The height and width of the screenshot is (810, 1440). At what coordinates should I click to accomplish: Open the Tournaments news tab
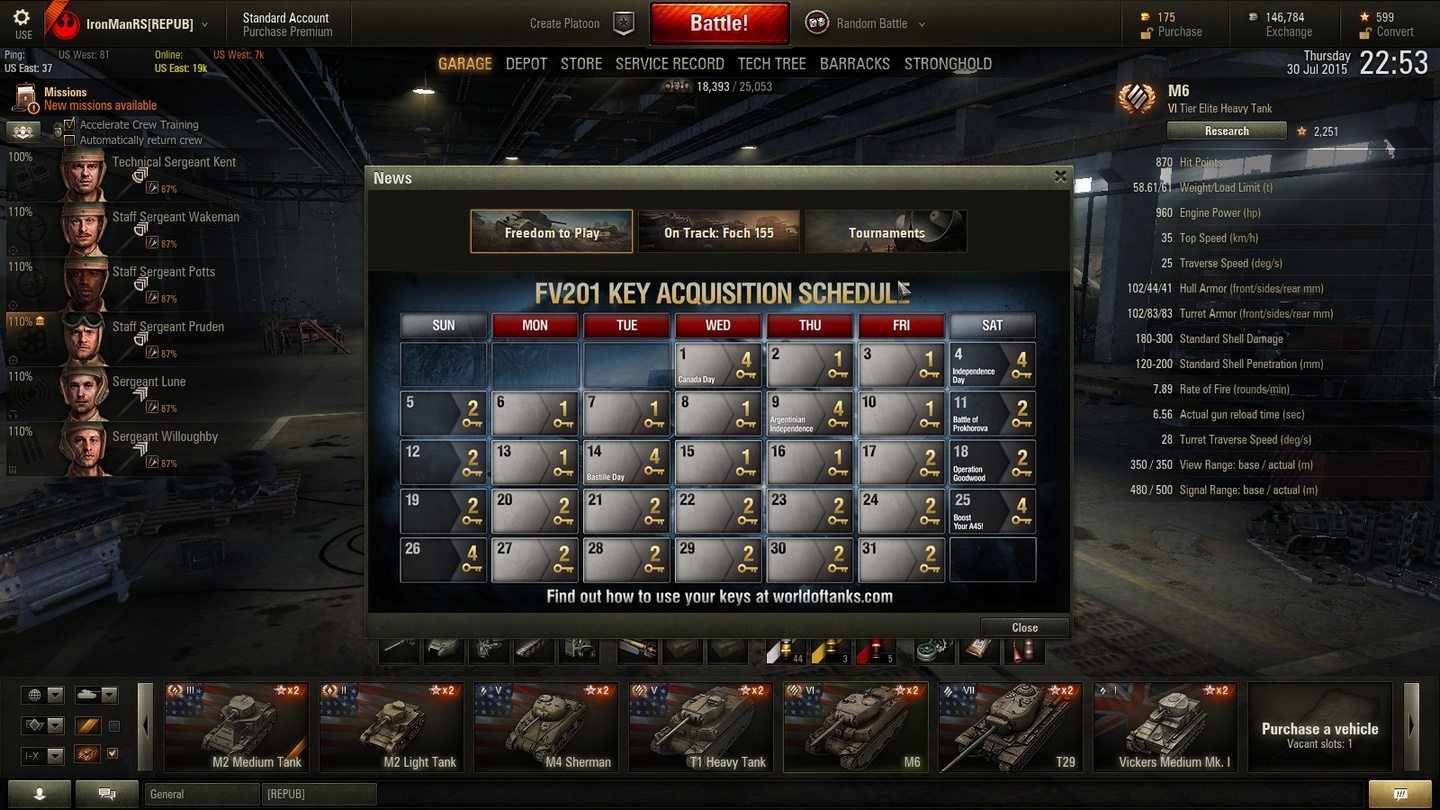point(886,232)
